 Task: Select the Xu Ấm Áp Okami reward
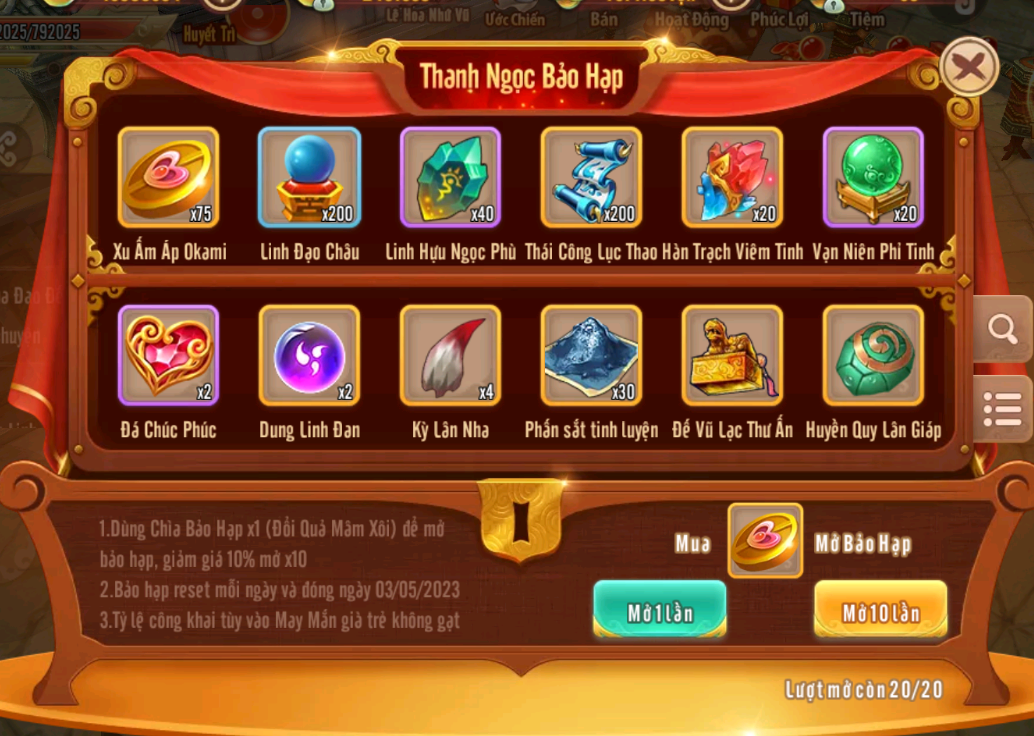pos(168,177)
